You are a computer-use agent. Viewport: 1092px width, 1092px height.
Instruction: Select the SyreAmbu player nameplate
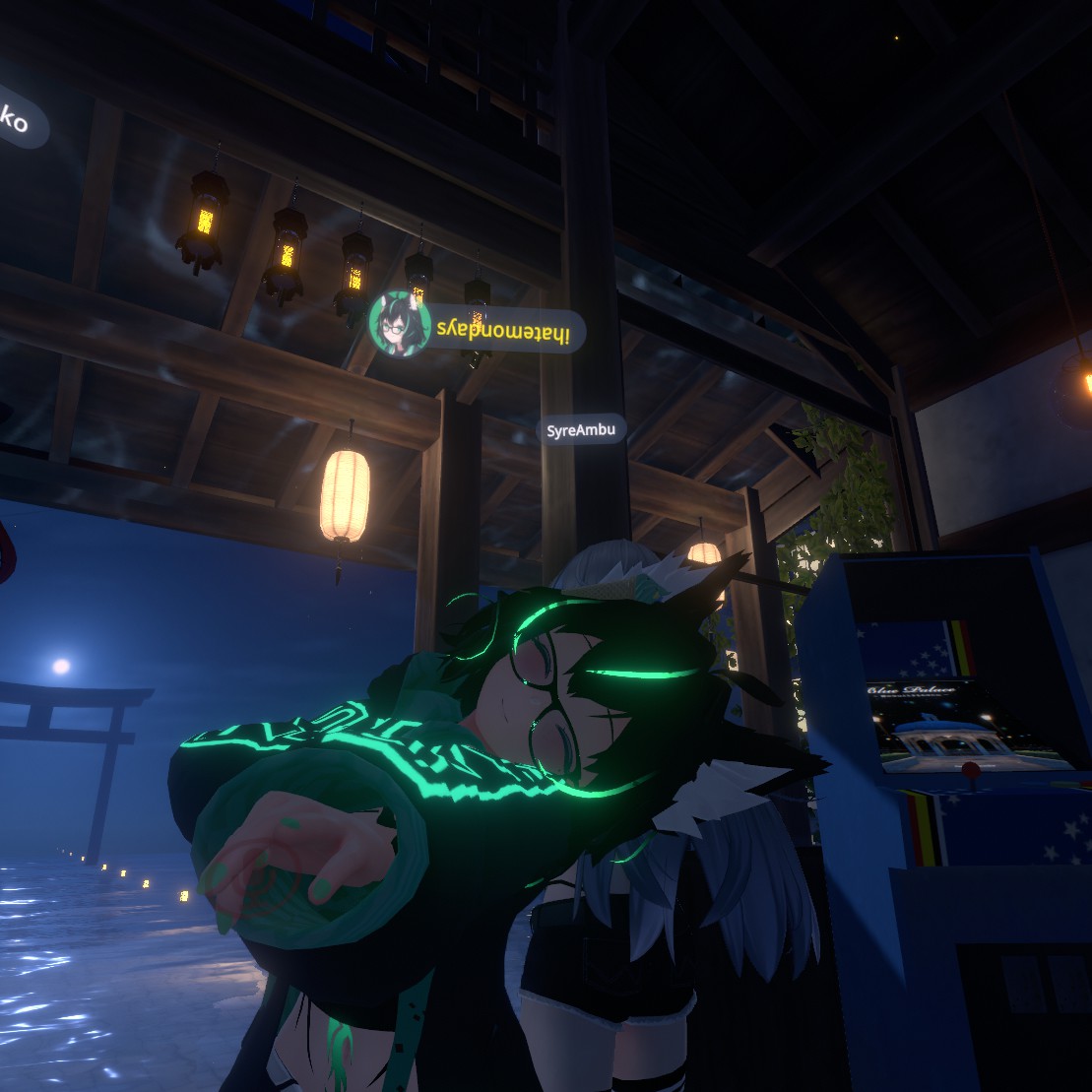(x=581, y=429)
